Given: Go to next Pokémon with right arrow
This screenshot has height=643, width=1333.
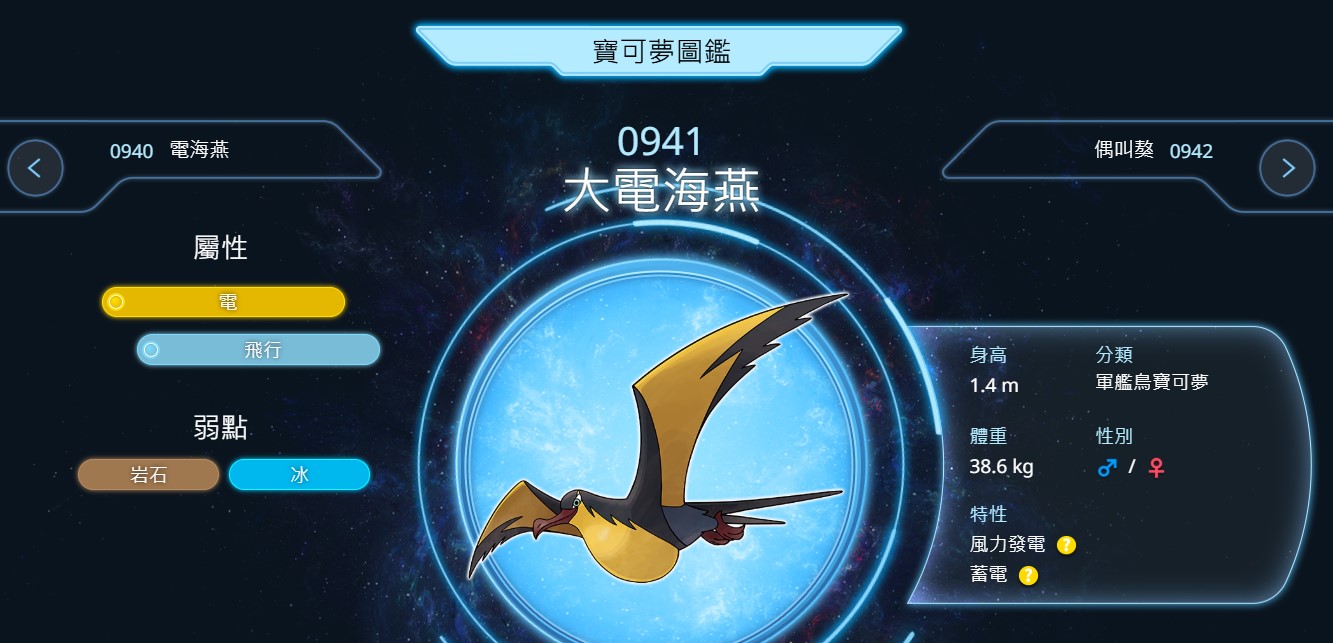Looking at the screenshot, I should point(1287,168).
